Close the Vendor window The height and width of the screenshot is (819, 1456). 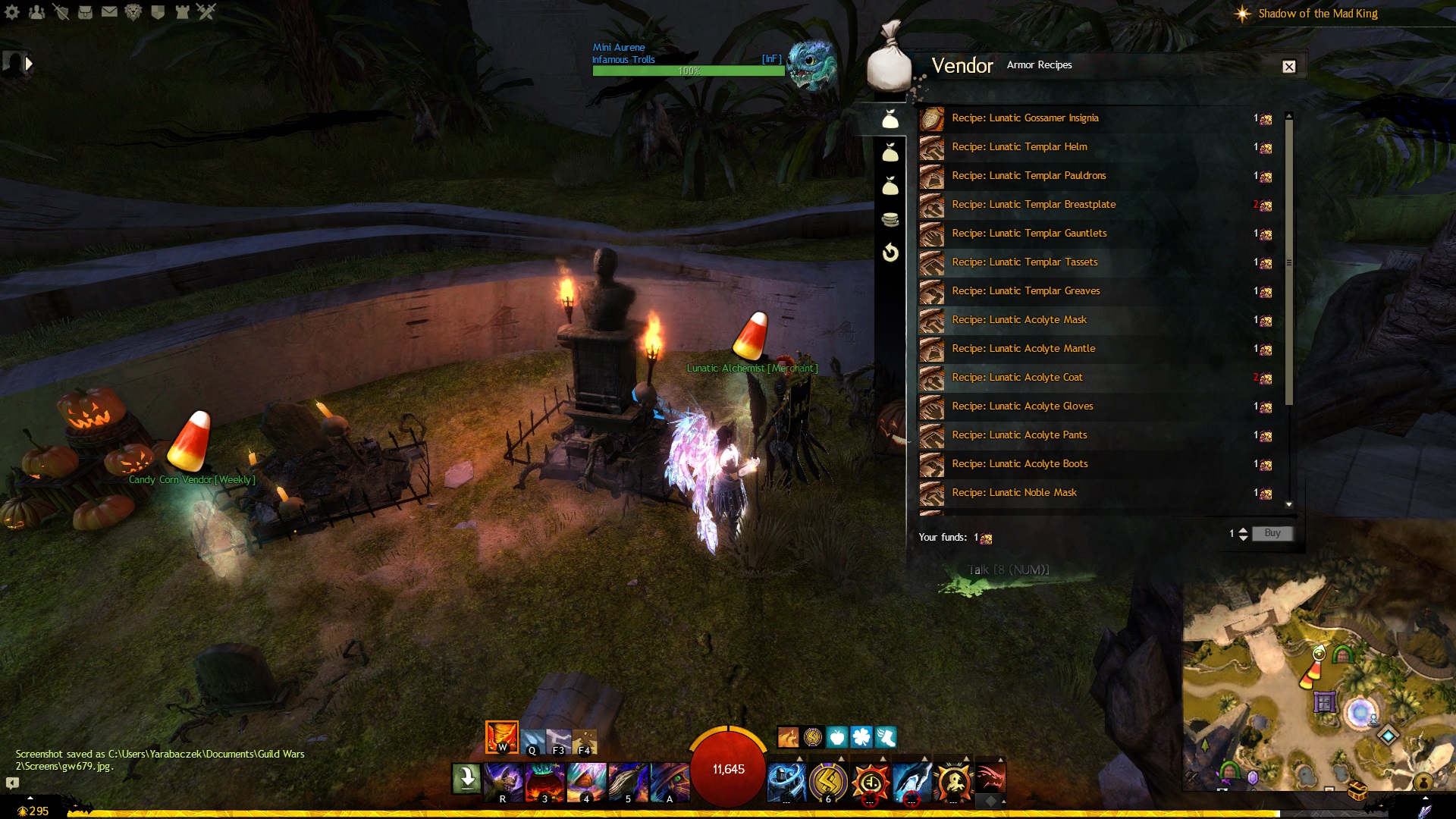1288,67
